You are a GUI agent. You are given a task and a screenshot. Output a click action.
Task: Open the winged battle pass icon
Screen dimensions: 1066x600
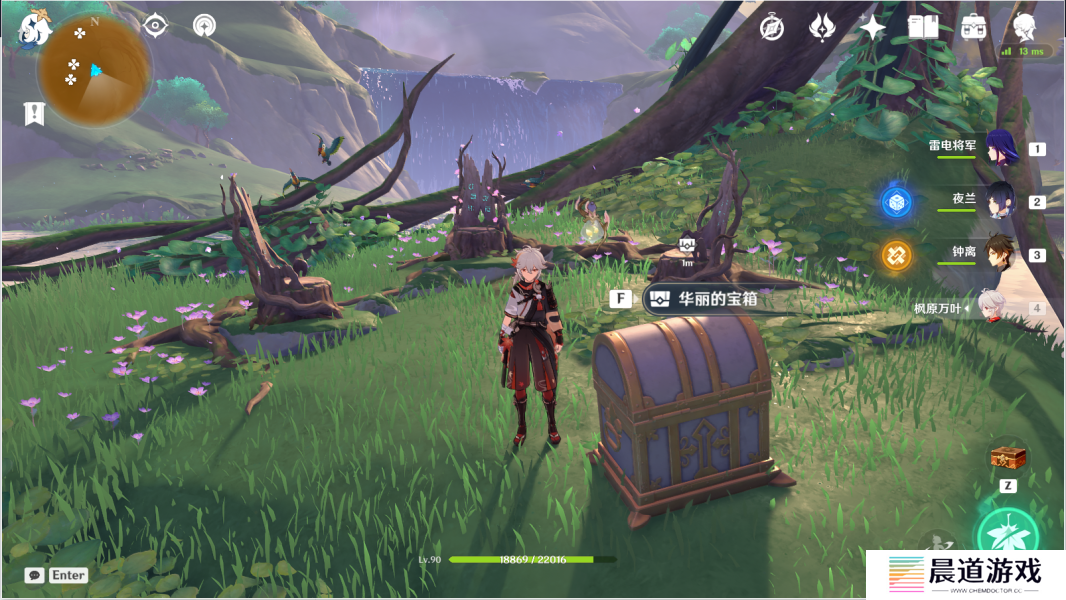click(x=822, y=27)
